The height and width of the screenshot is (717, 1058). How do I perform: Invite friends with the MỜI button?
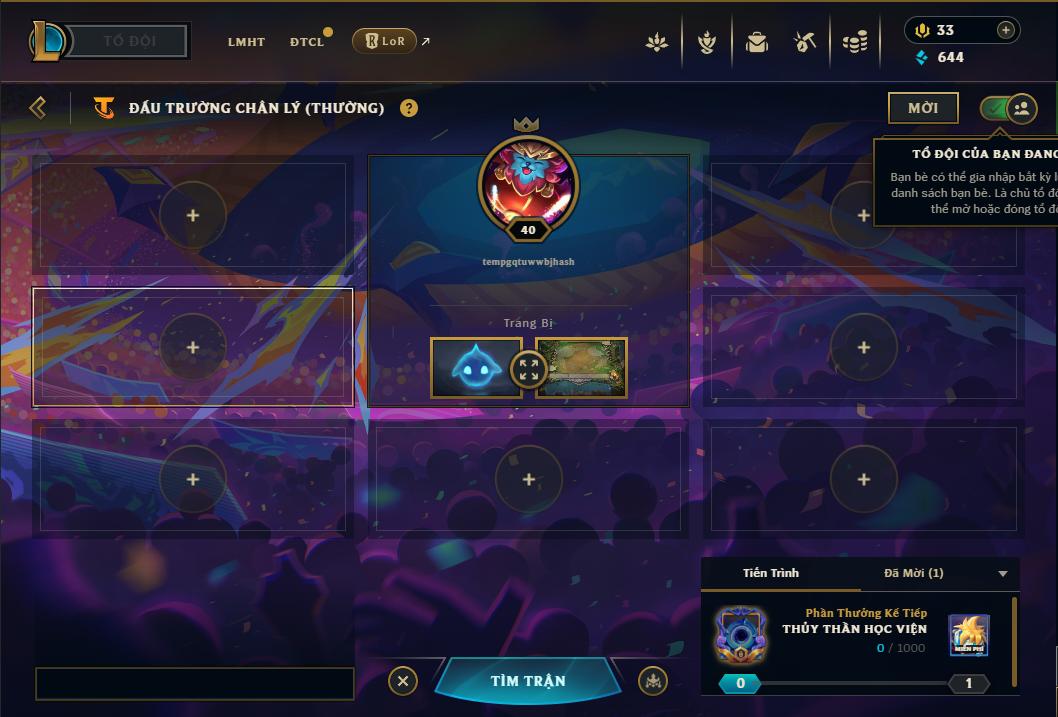coord(922,108)
